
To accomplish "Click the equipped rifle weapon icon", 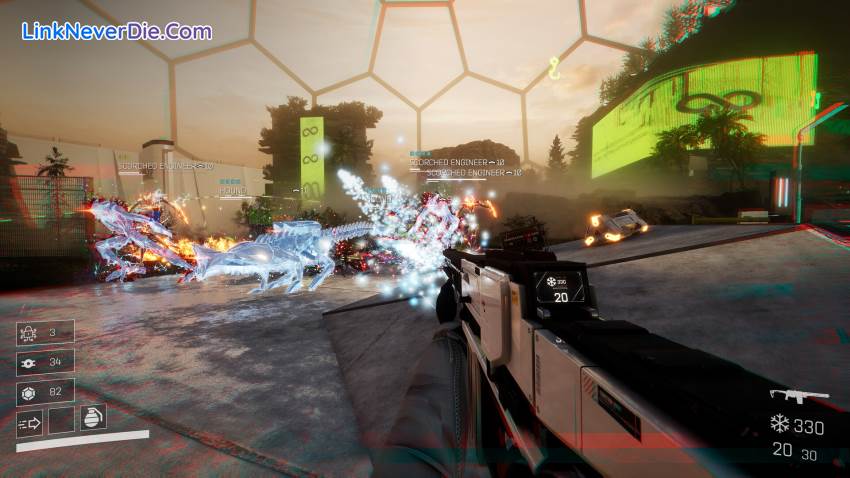I will [798, 396].
